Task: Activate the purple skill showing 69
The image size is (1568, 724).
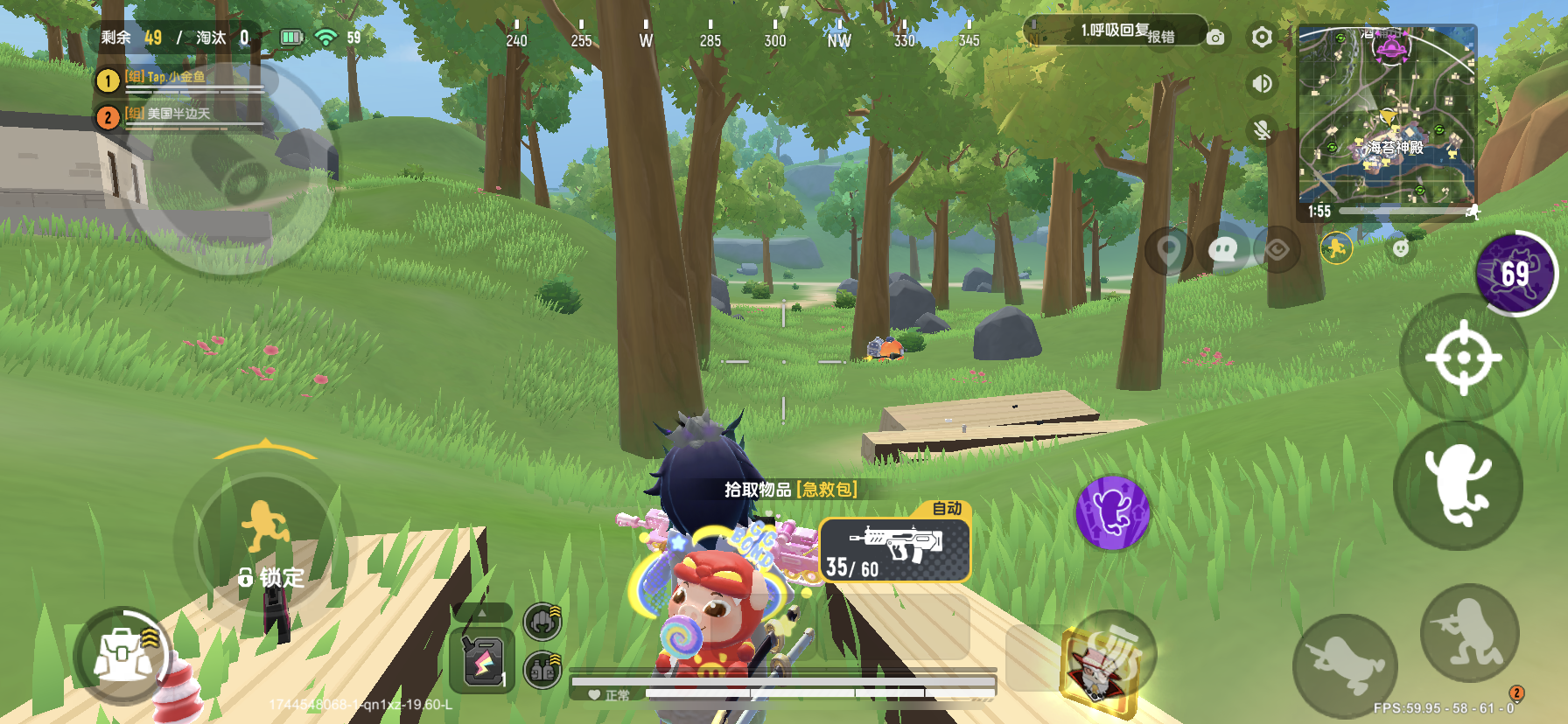Action: [x=1515, y=275]
